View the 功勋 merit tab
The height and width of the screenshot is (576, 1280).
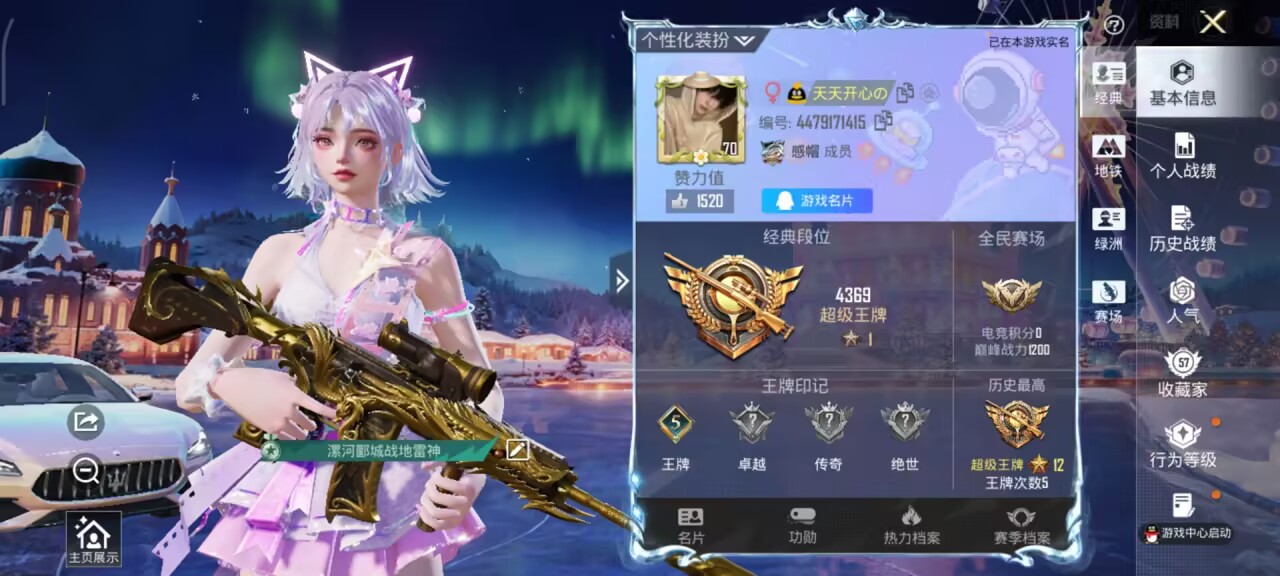802,526
